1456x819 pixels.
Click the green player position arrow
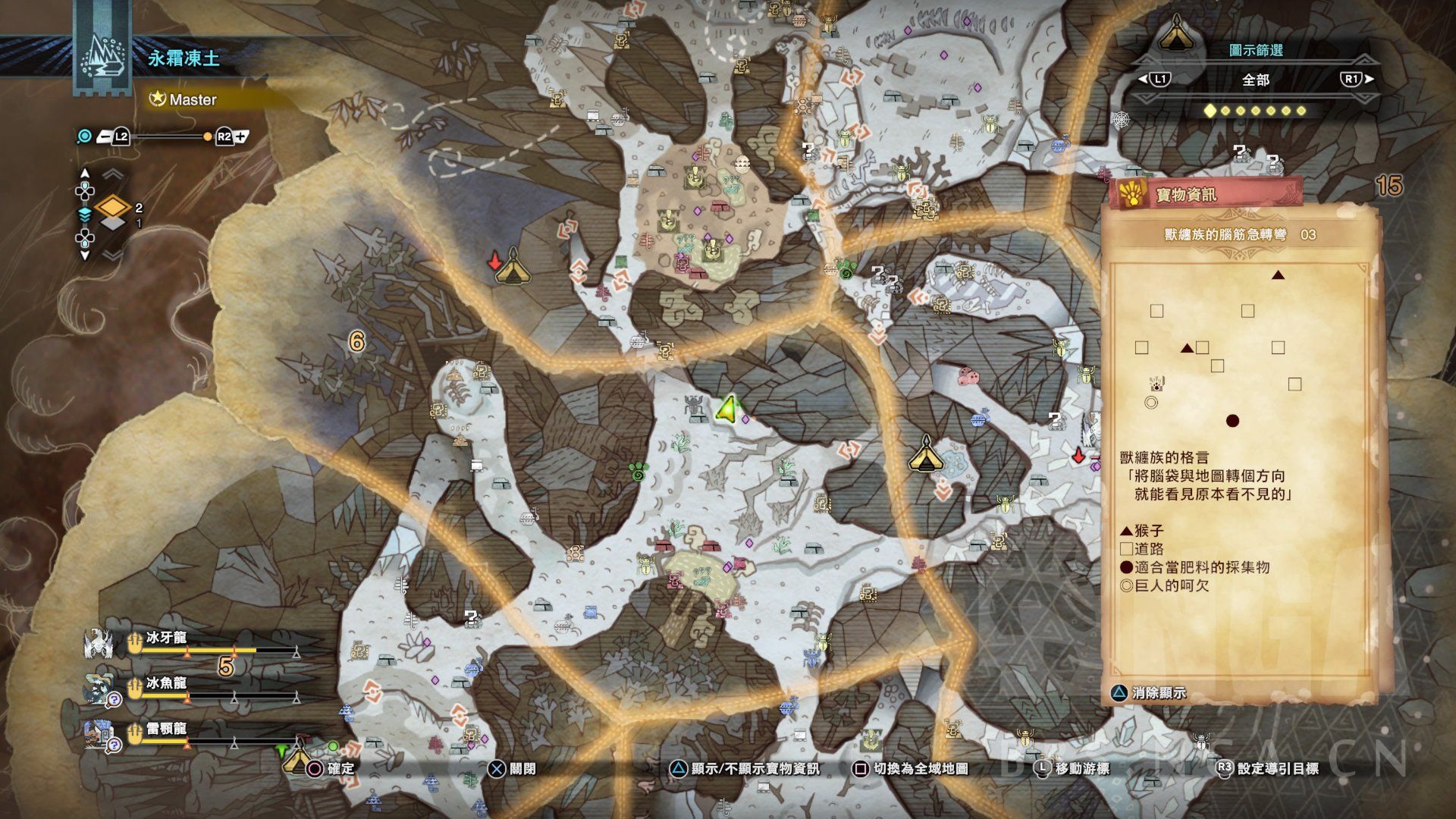(726, 409)
